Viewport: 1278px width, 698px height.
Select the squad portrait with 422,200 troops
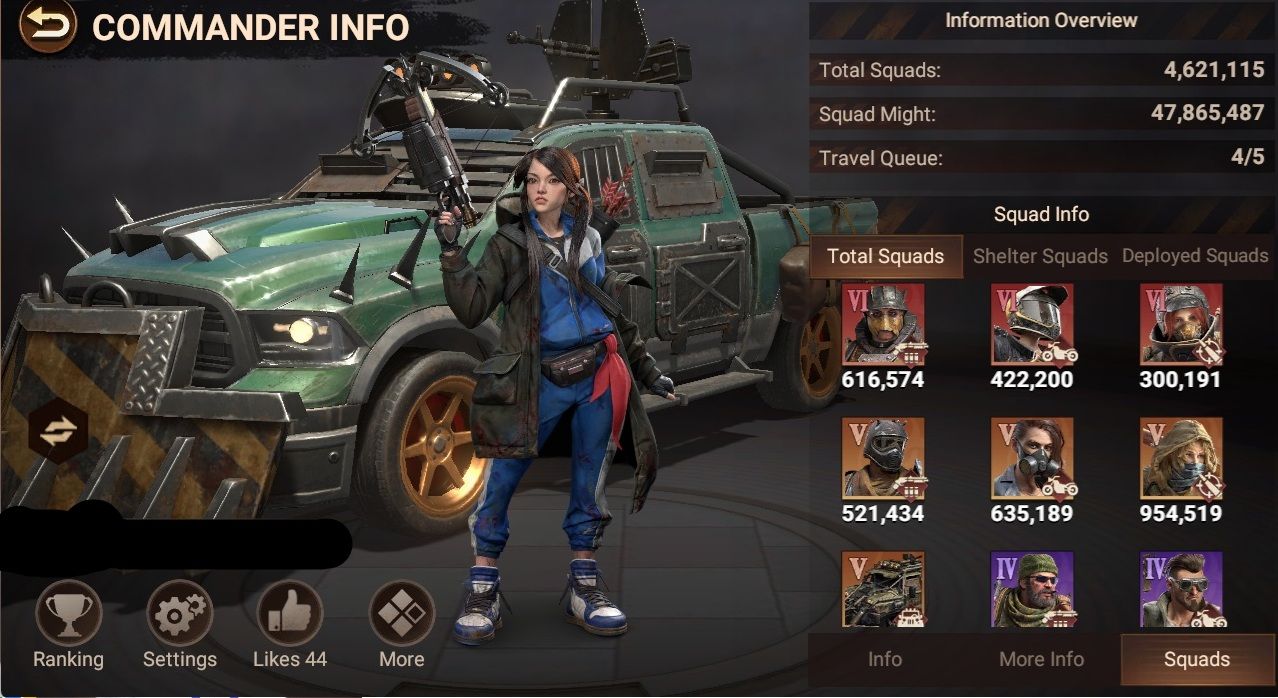tap(1032, 324)
